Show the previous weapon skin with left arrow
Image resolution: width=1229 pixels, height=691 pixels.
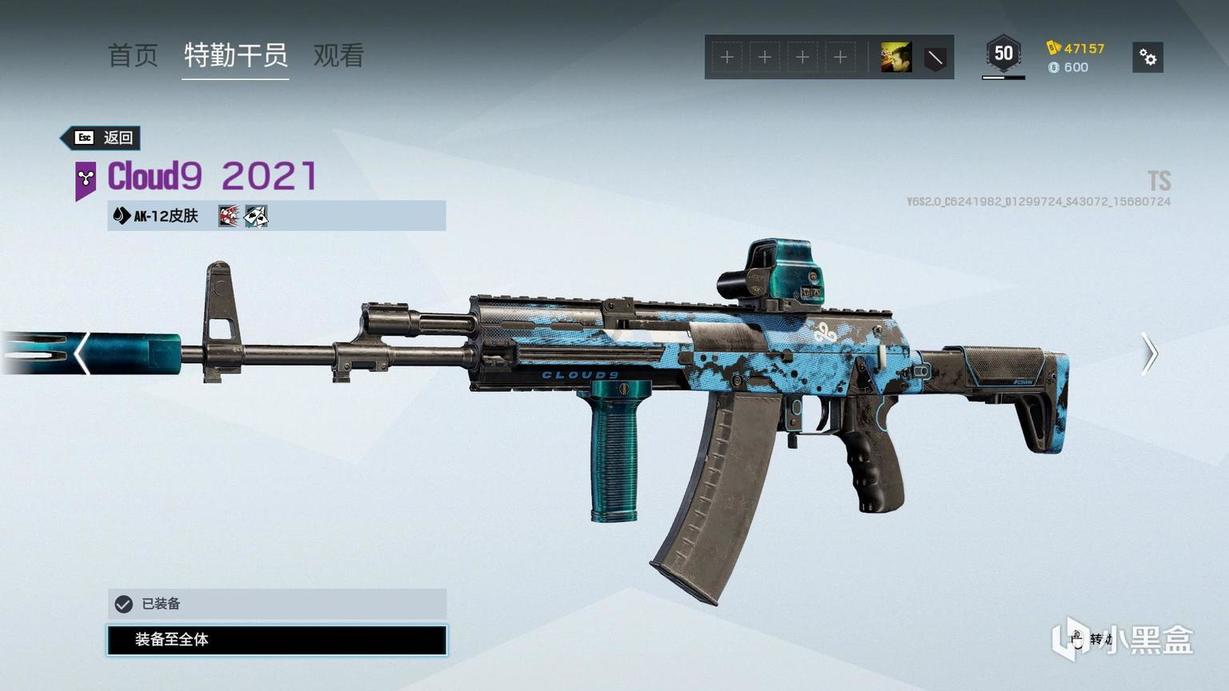coord(82,353)
